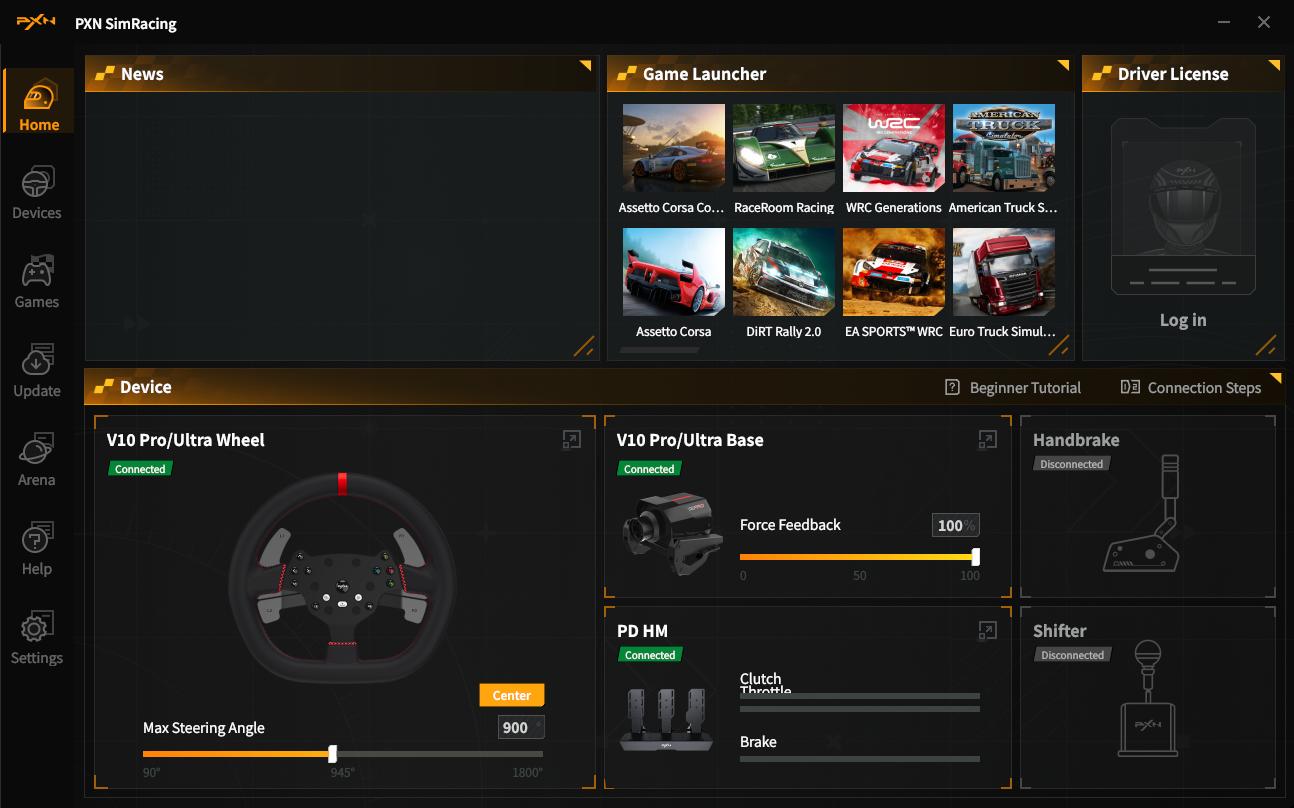This screenshot has width=1294, height=808.
Task: Click the Force Feedback slider handle
Action: (975, 557)
